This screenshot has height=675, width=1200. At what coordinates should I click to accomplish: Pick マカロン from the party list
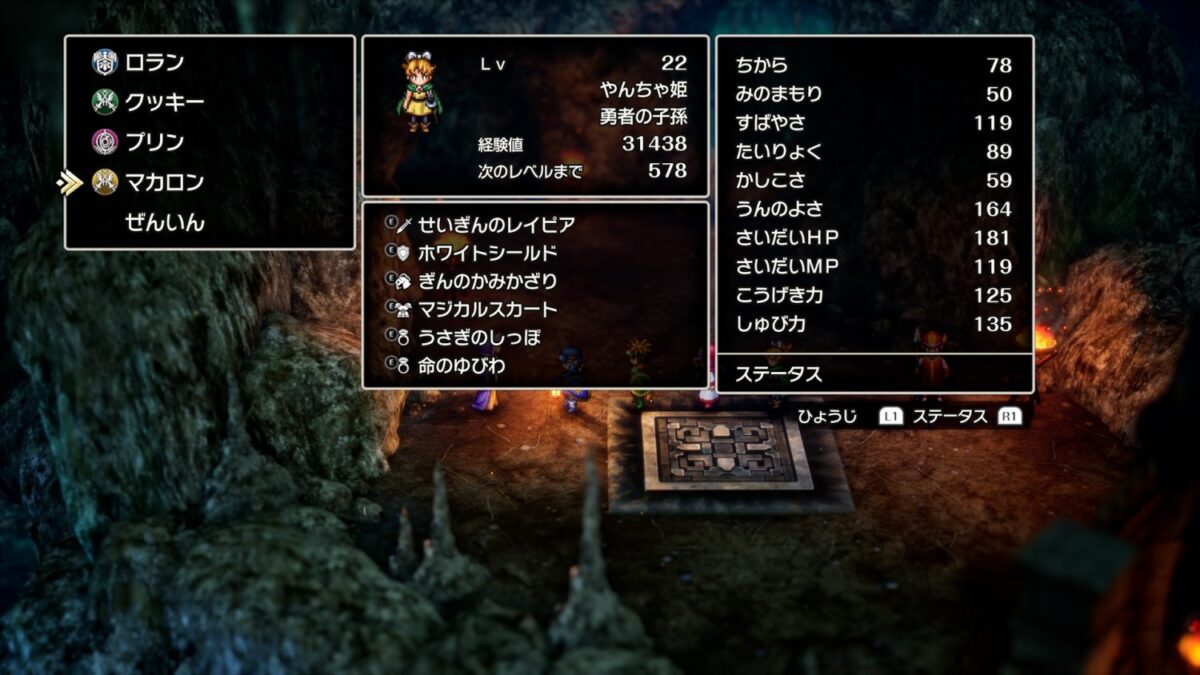[164, 182]
